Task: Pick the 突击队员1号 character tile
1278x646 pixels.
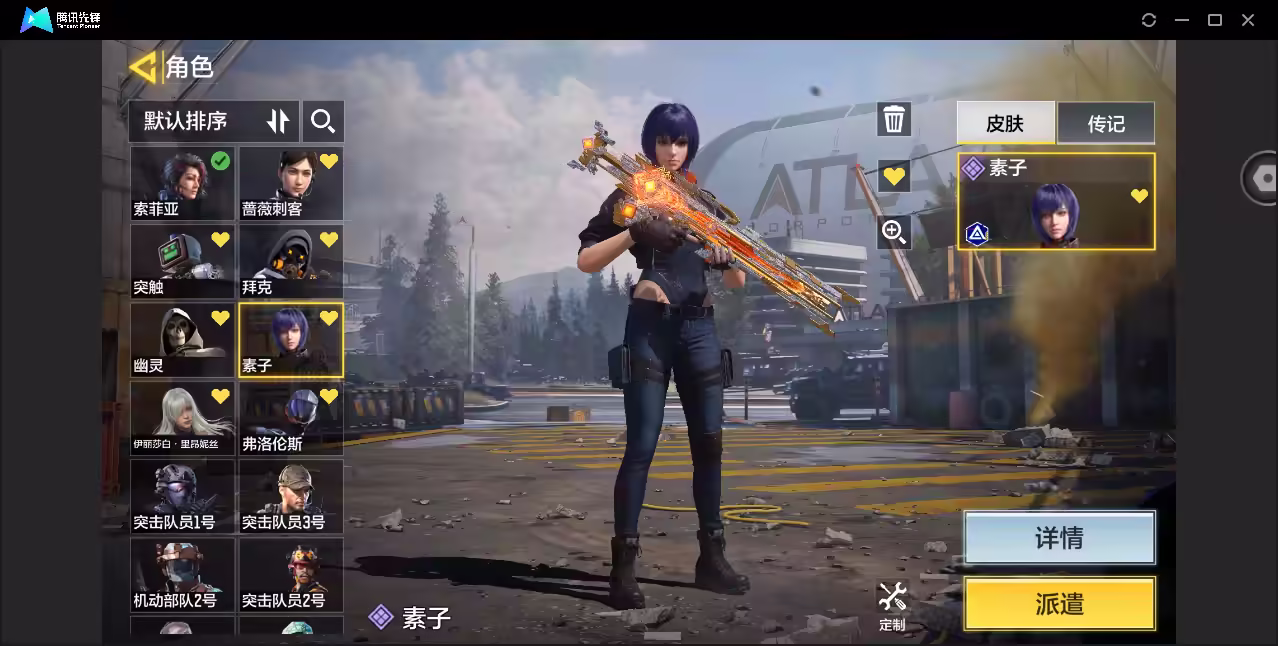Action: [x=182, y=496]
